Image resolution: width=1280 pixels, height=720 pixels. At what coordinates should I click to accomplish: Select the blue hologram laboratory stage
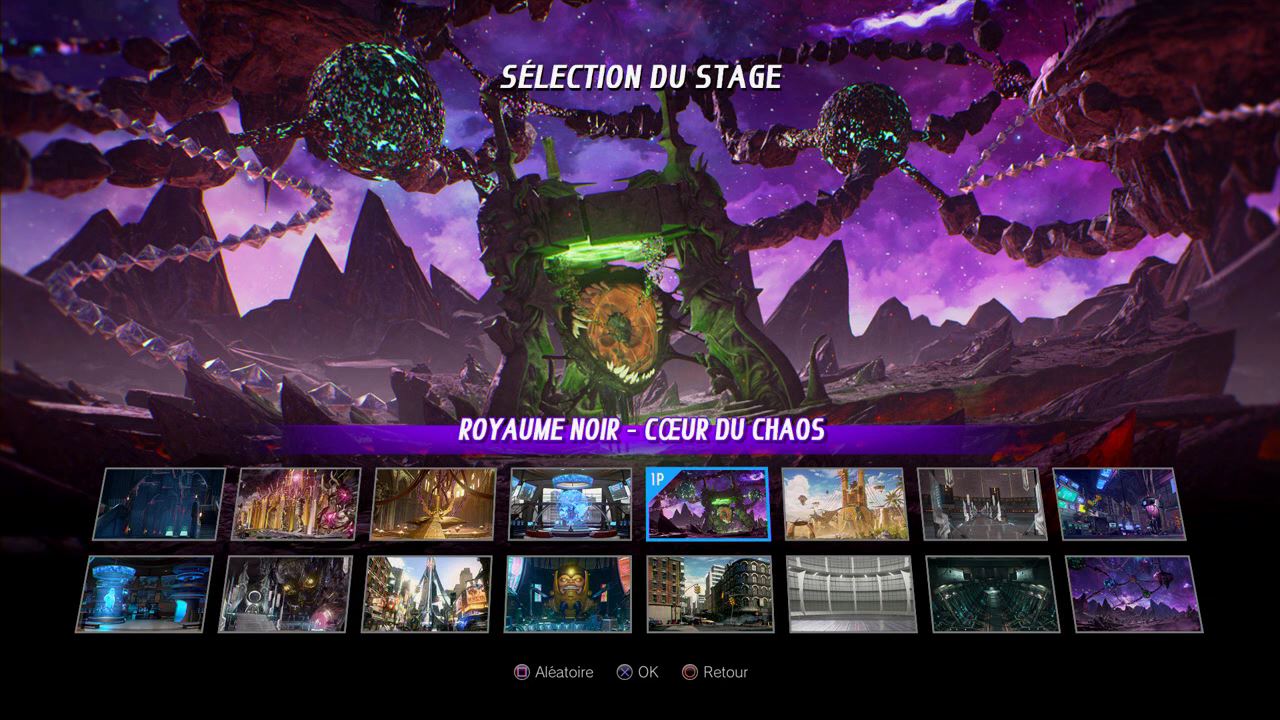coord(145,594)
